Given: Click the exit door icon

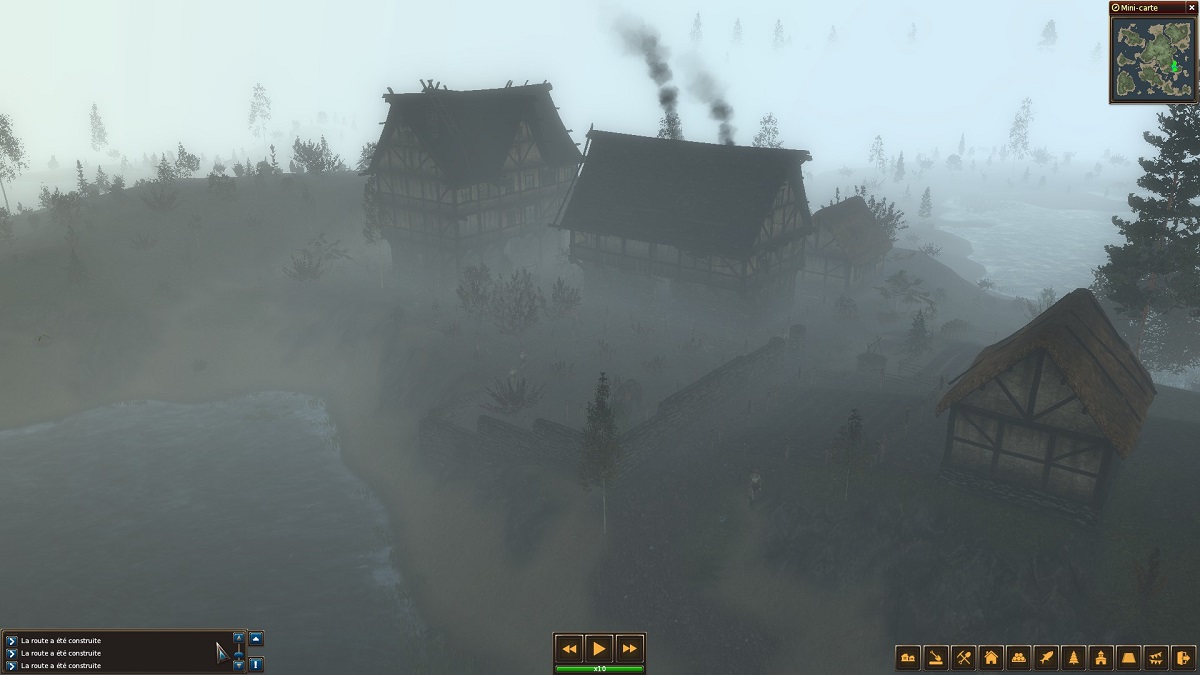Looking at the screenshot, I should pos(1184,657).
